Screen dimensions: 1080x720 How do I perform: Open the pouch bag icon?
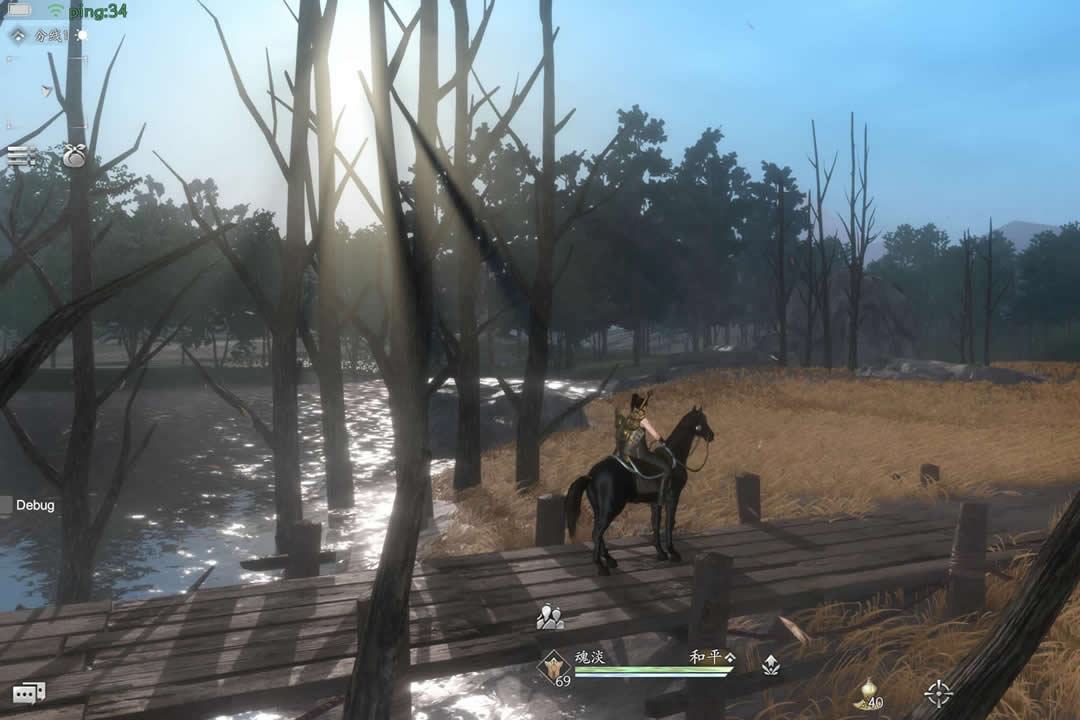pos(75,156)
